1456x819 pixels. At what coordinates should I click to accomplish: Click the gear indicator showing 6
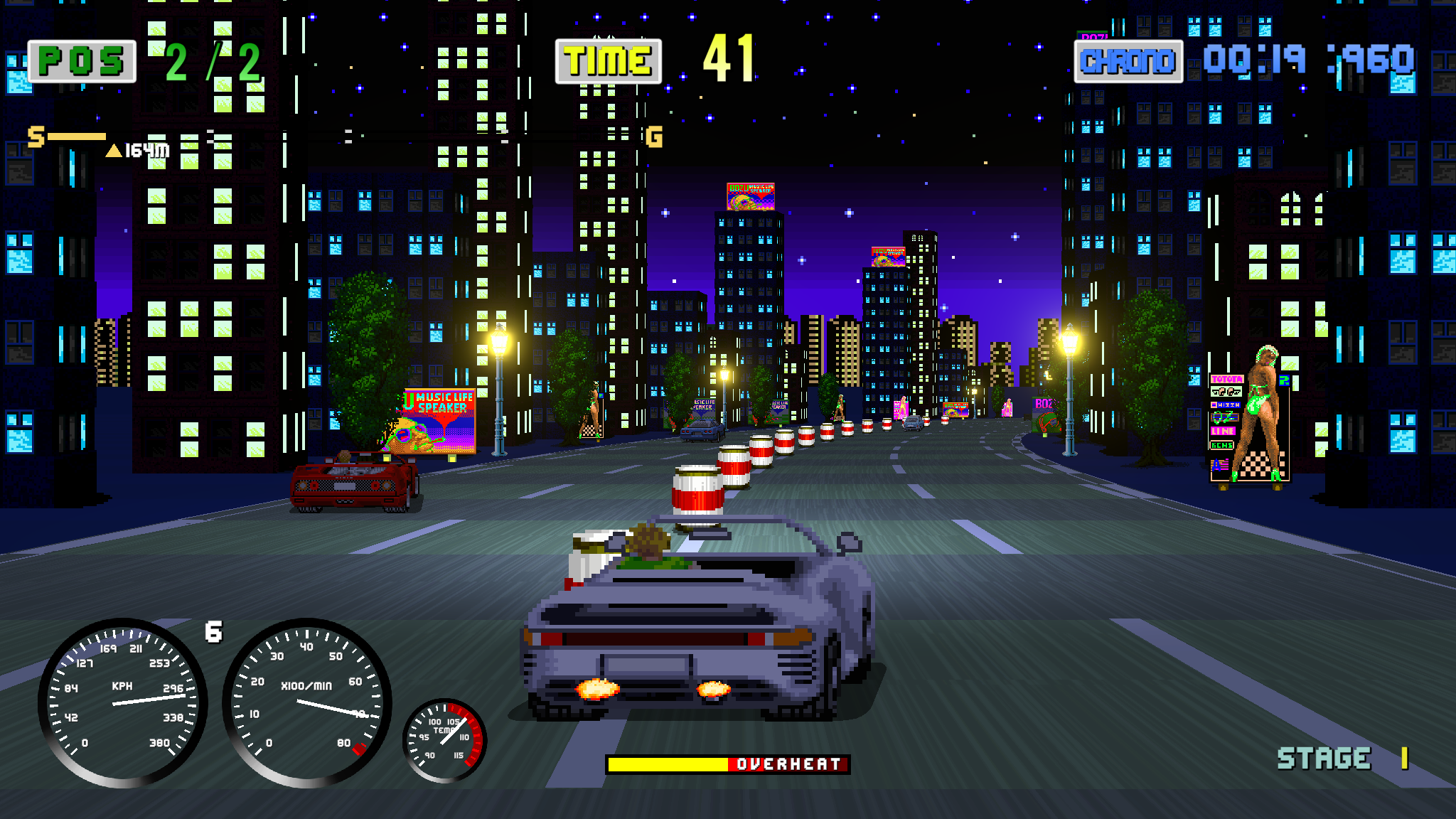click(x=214, y=630)
